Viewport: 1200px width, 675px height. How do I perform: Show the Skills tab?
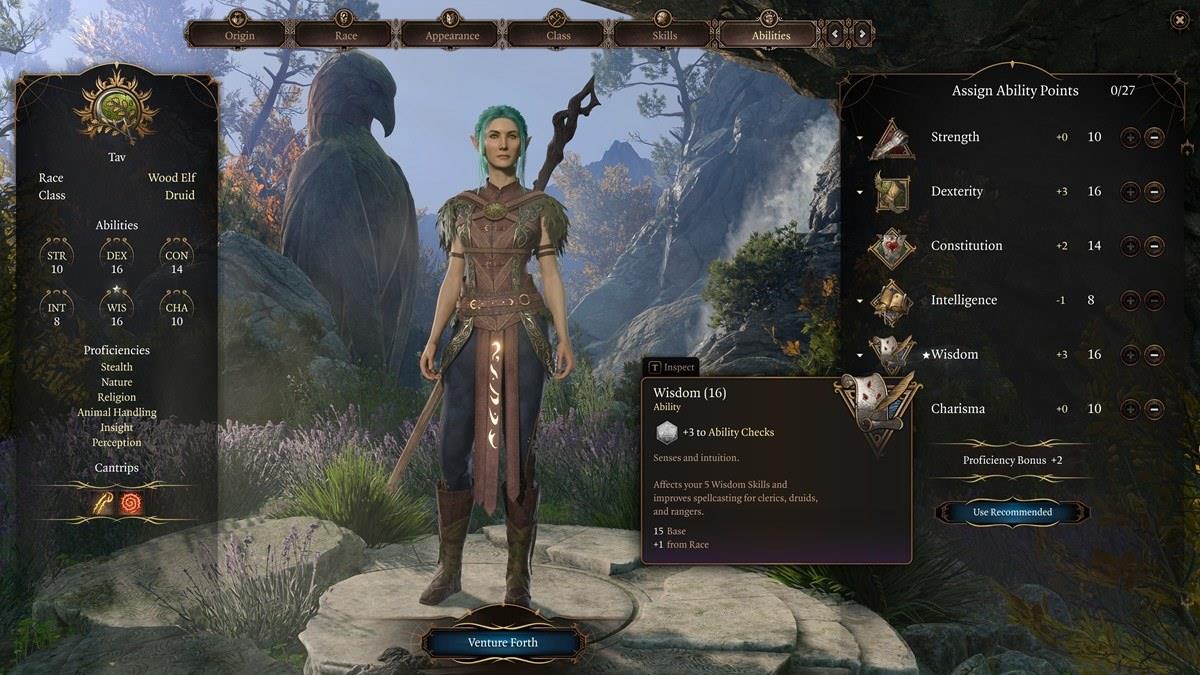(664, 34)
